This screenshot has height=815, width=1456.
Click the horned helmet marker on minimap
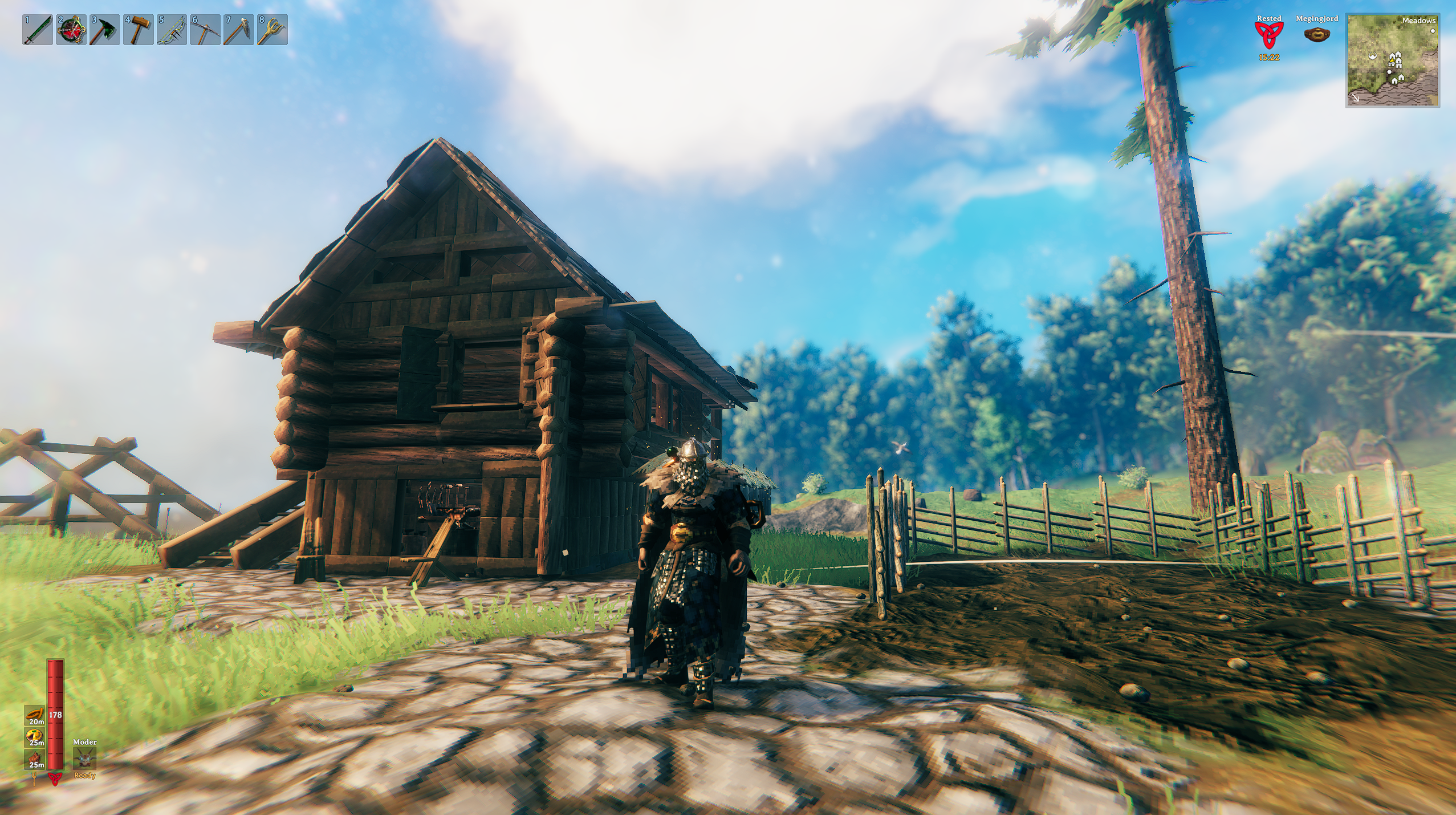[x=1373, y=56]
